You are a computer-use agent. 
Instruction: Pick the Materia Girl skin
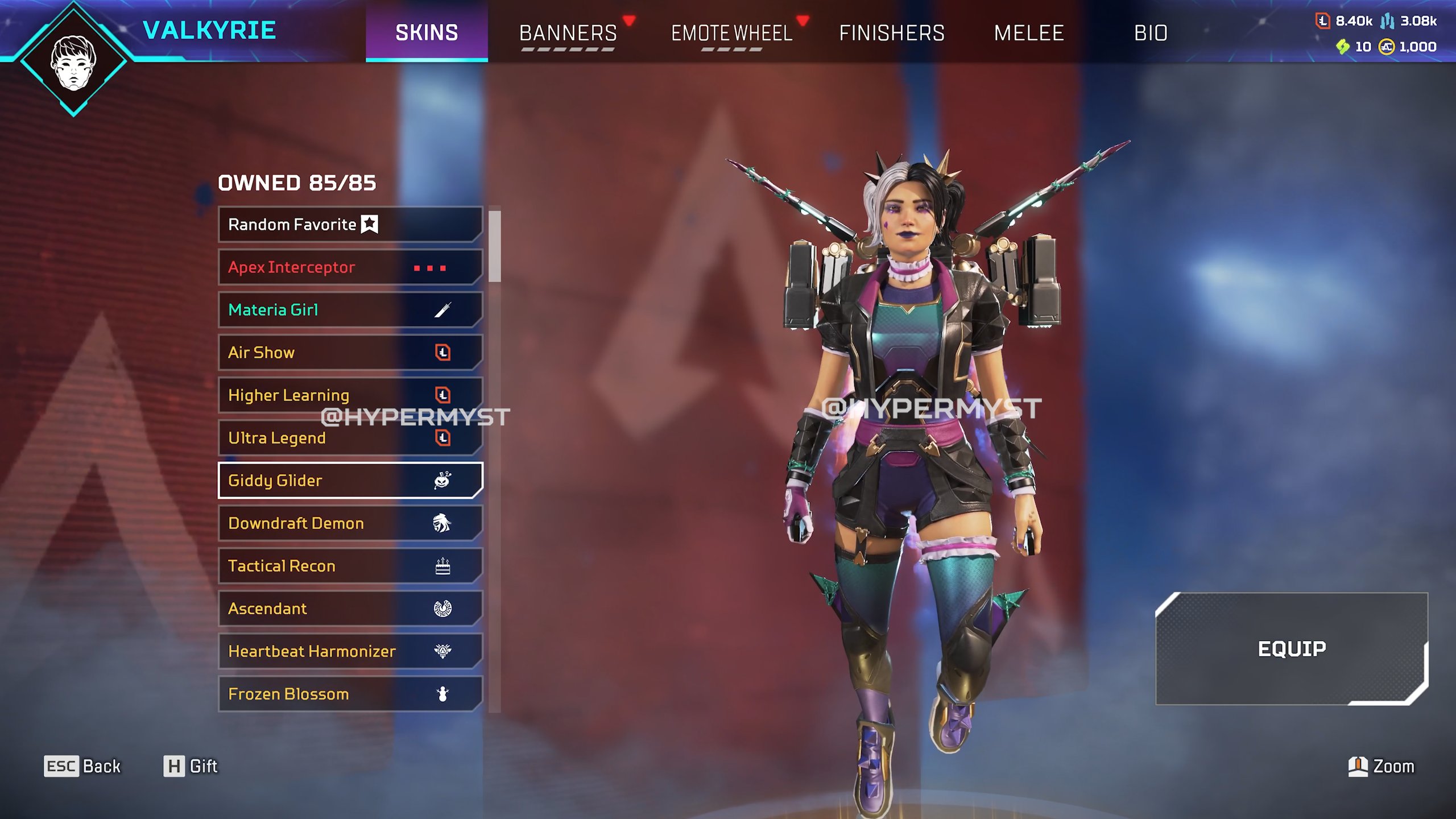tap(350, 310)
